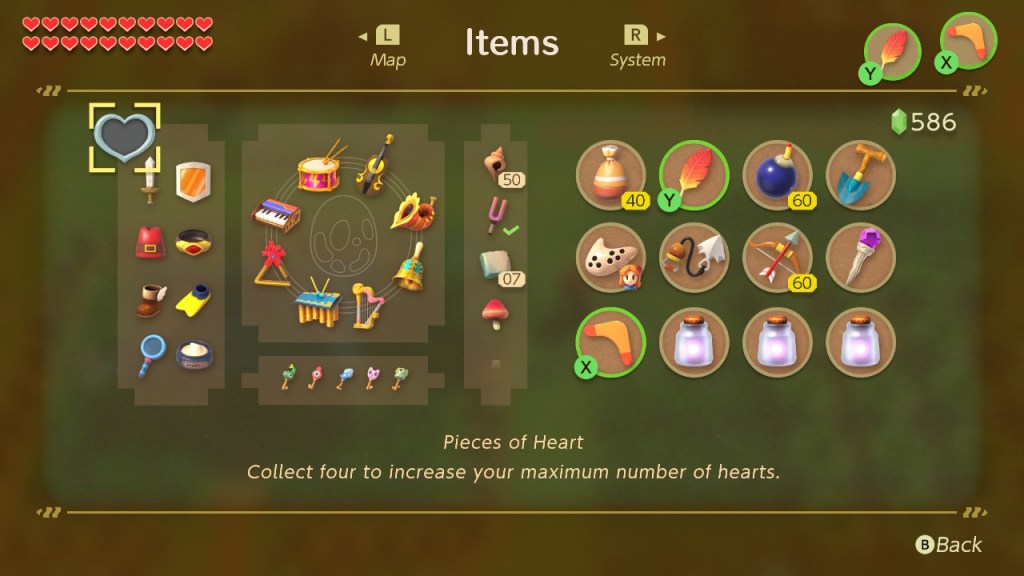Viewport: 1024px width, 576px height.
Task: Pick the Shovel from the inventory
Action: (x=860, y=176)
